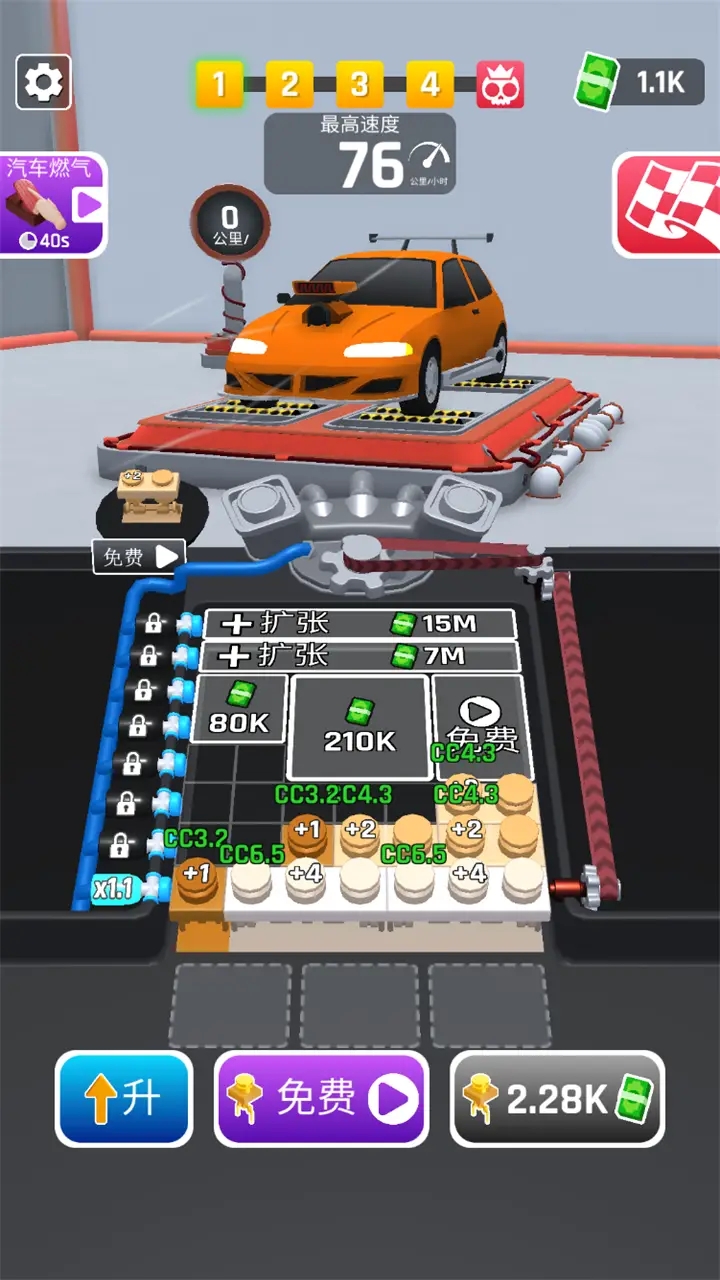Image resolution: width=720 pixels, height=1280 pixels.
Task: Unlock the 80K grid tile
Action: coord(240,709)
